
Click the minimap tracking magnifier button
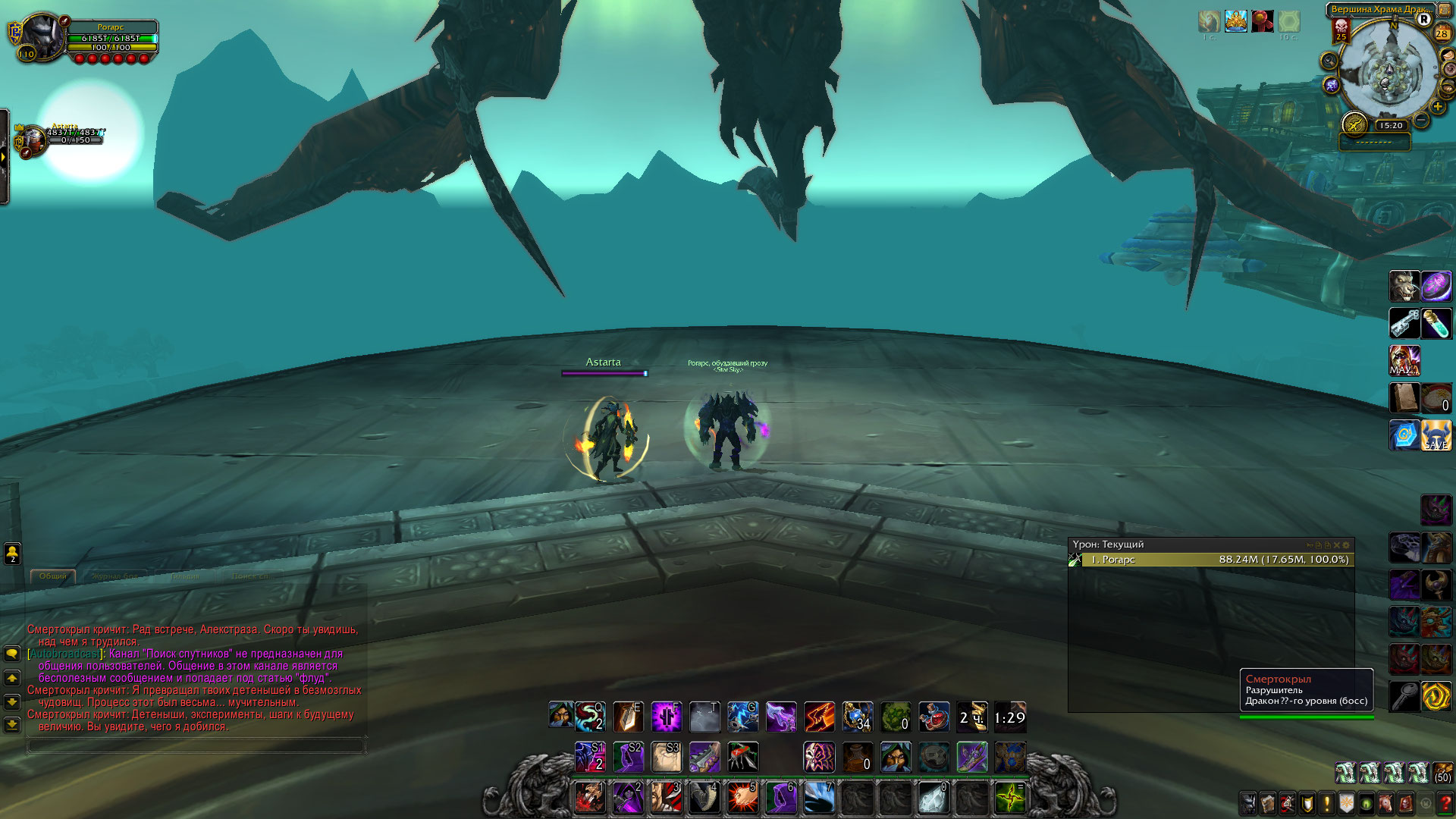(x=1329, y=61)
